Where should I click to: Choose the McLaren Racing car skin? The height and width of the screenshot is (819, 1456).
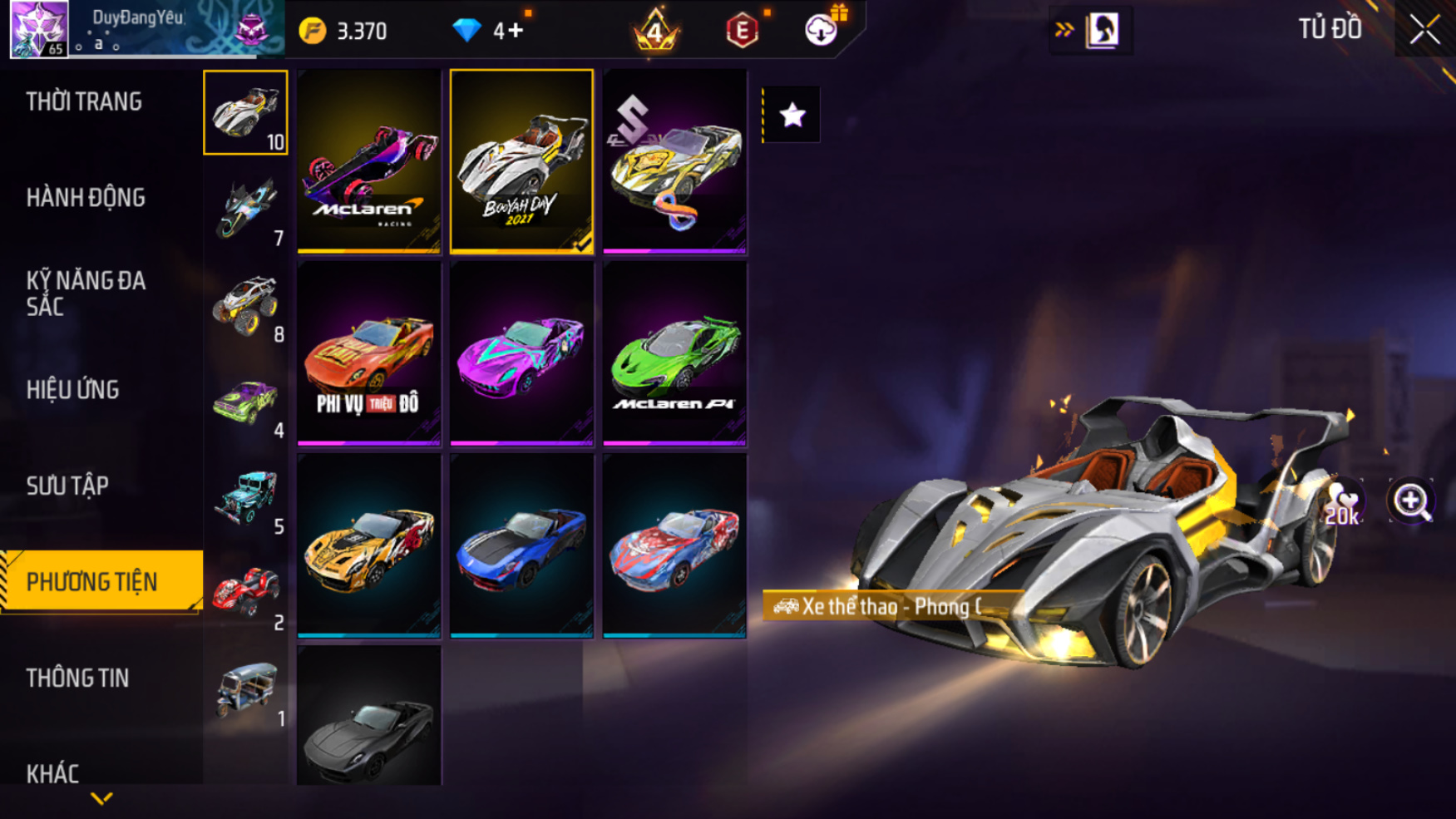click(x=369, y=160)
